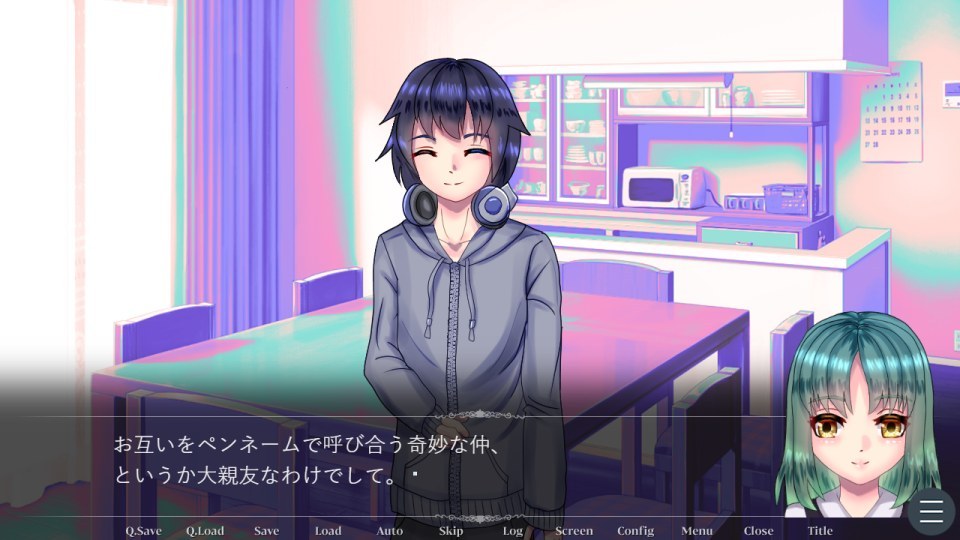960x540 pixels.
Task: Open the round hamburger menu icon
Action: pos(931,512)
